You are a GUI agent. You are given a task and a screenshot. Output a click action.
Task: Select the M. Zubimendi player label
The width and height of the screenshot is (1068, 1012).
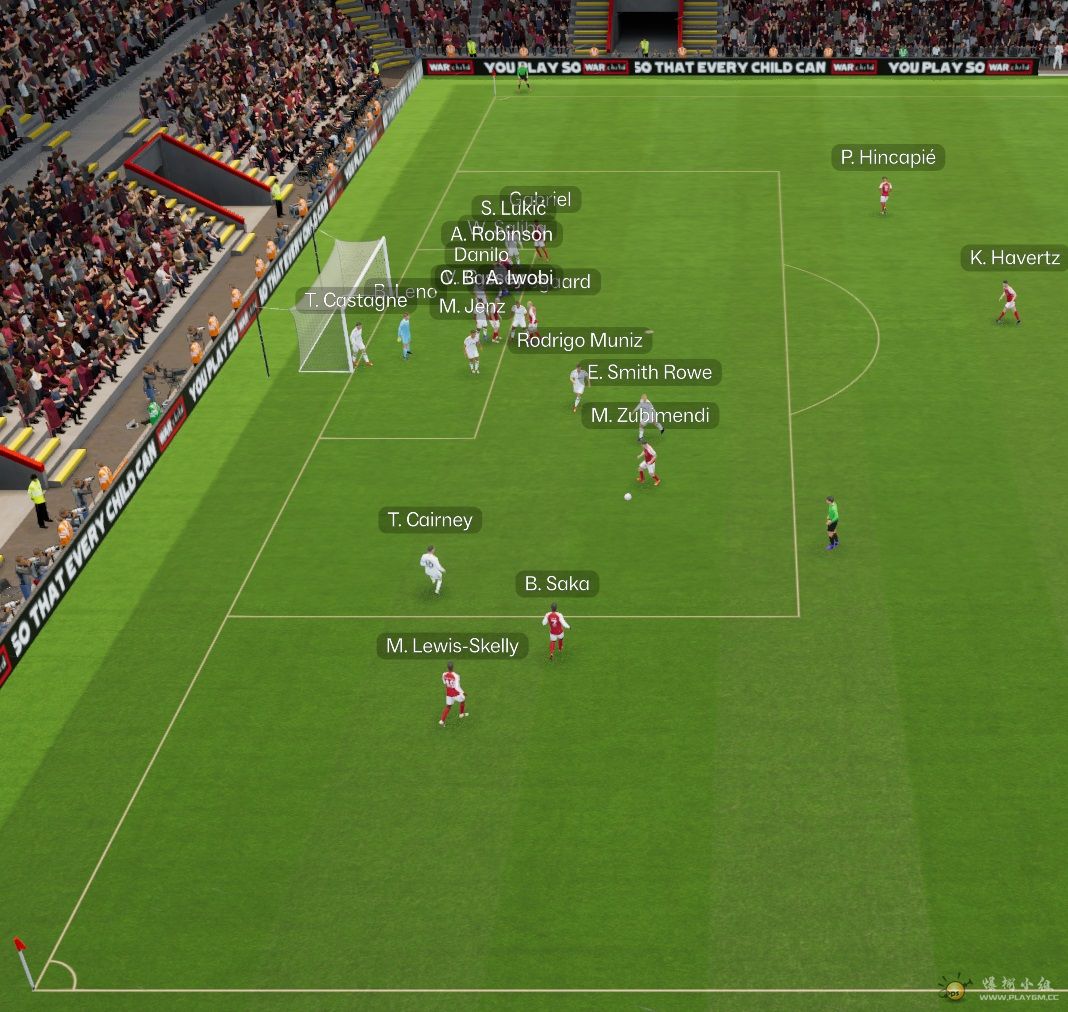click(650, 416)
